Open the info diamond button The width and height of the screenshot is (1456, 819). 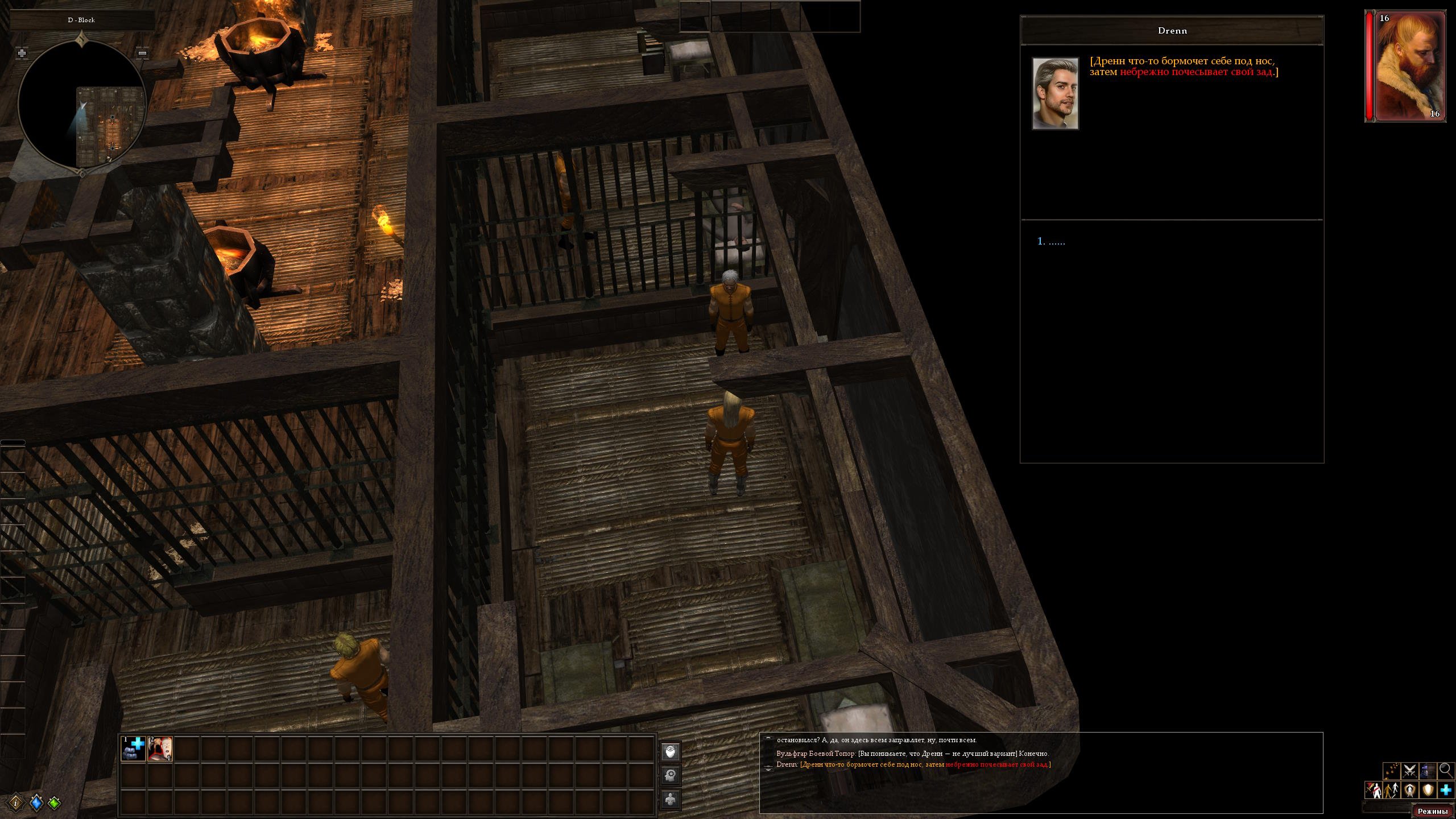coord(16,803)
